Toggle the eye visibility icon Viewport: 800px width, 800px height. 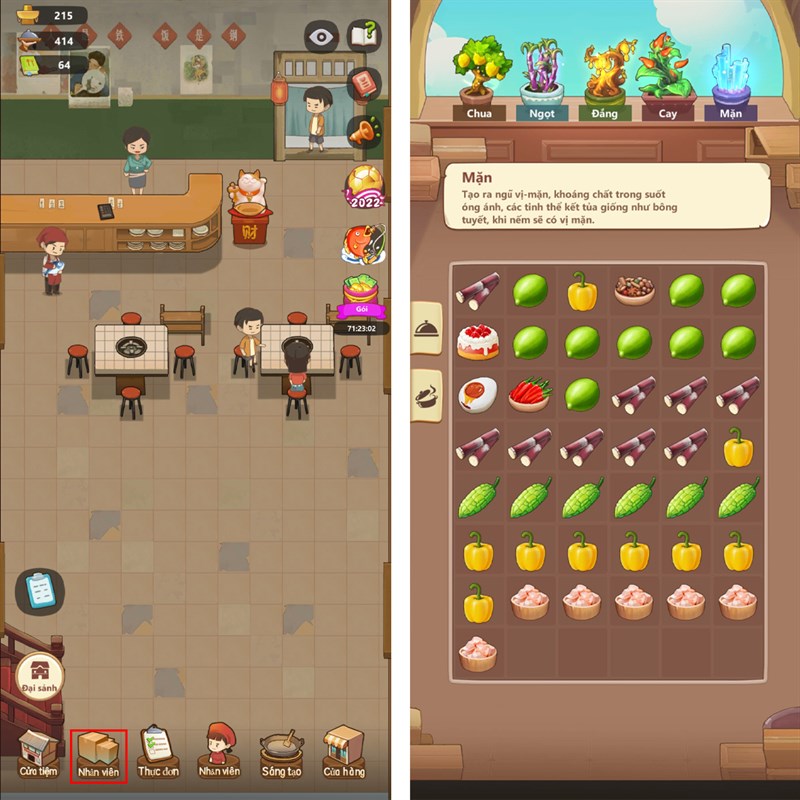(321, 37)
